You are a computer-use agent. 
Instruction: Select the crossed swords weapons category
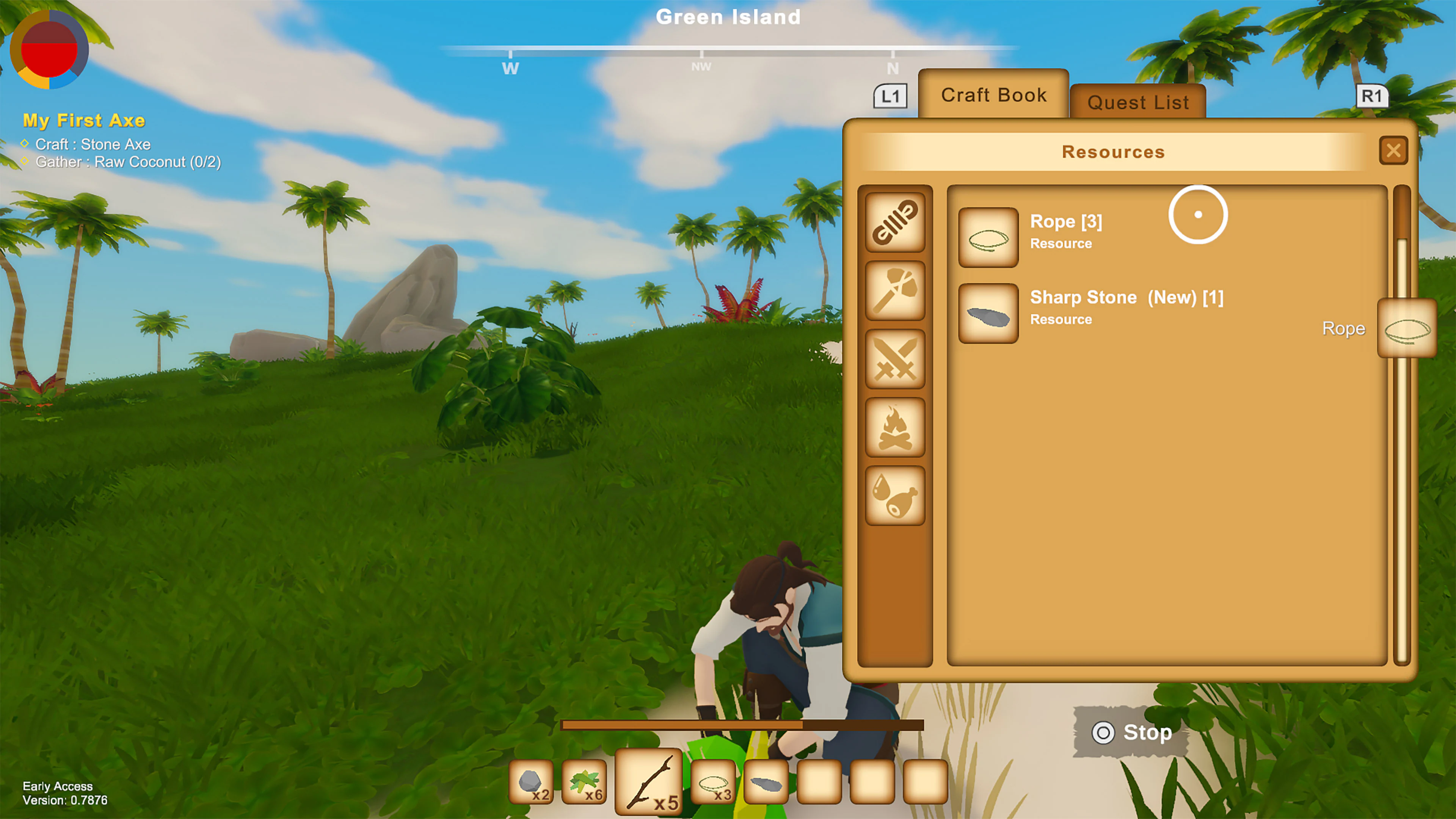tap(895, 359)
